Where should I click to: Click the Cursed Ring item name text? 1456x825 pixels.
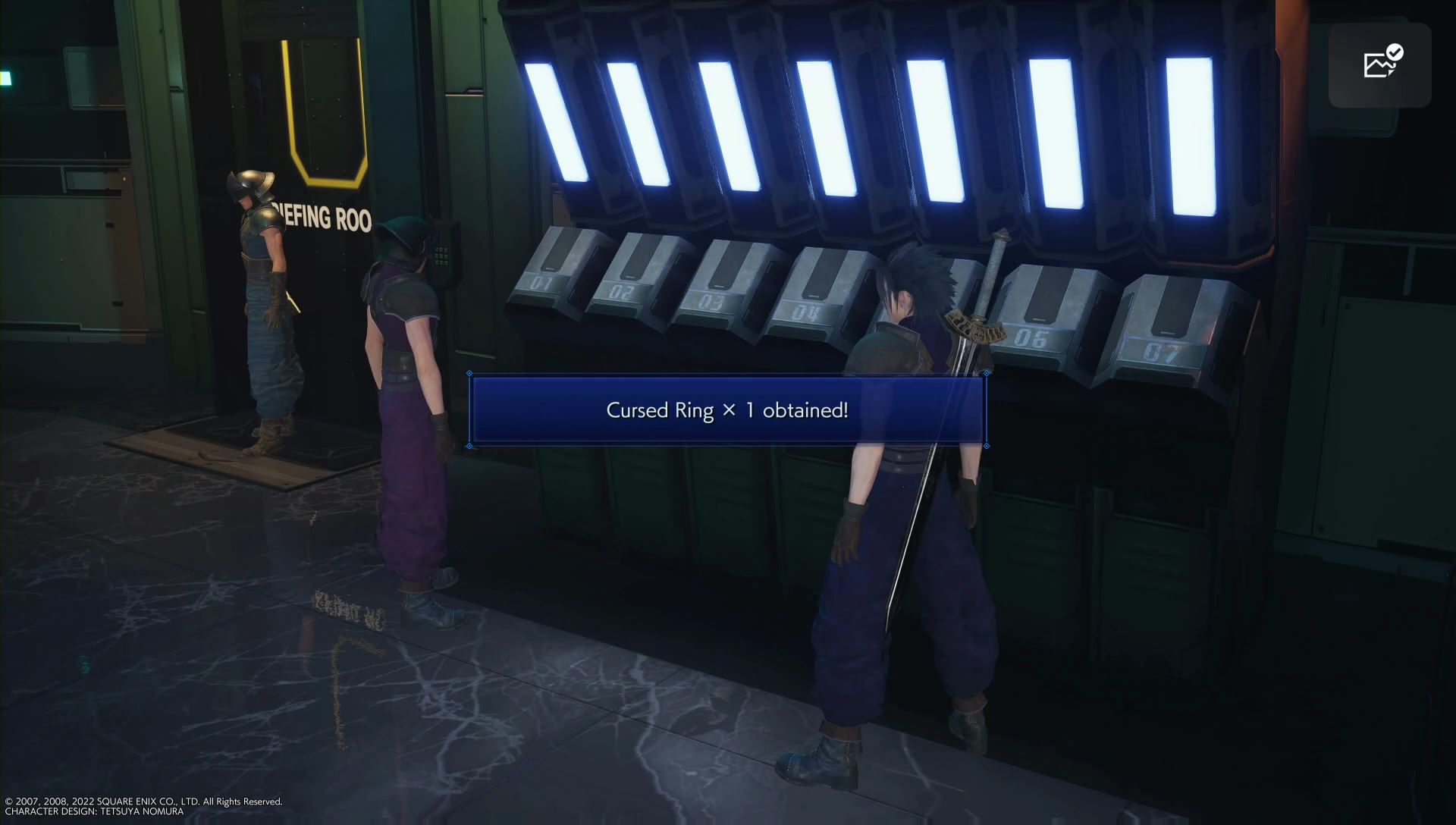click(659, 410)
